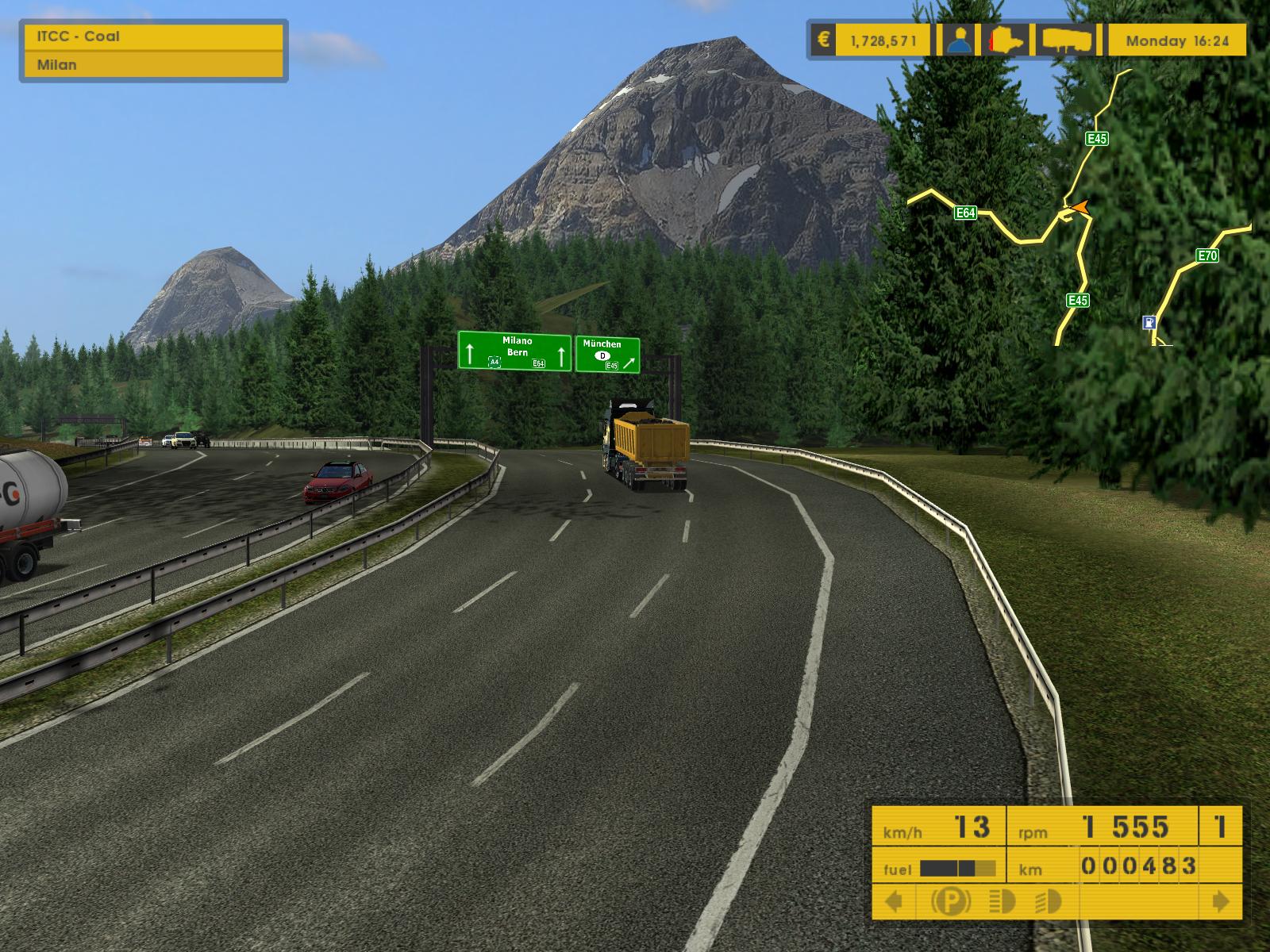
Task: Click the orange player arrow on the route map
Action: pos(1078,208)
